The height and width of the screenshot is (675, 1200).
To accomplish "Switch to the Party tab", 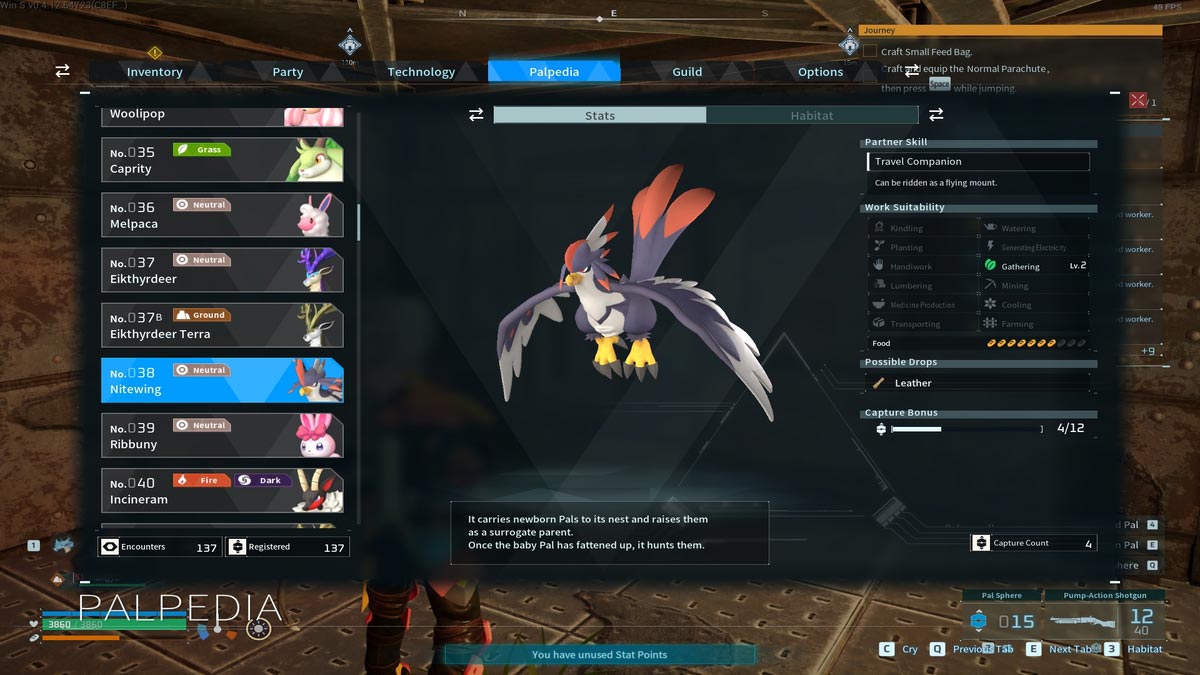I will point(288,72).
